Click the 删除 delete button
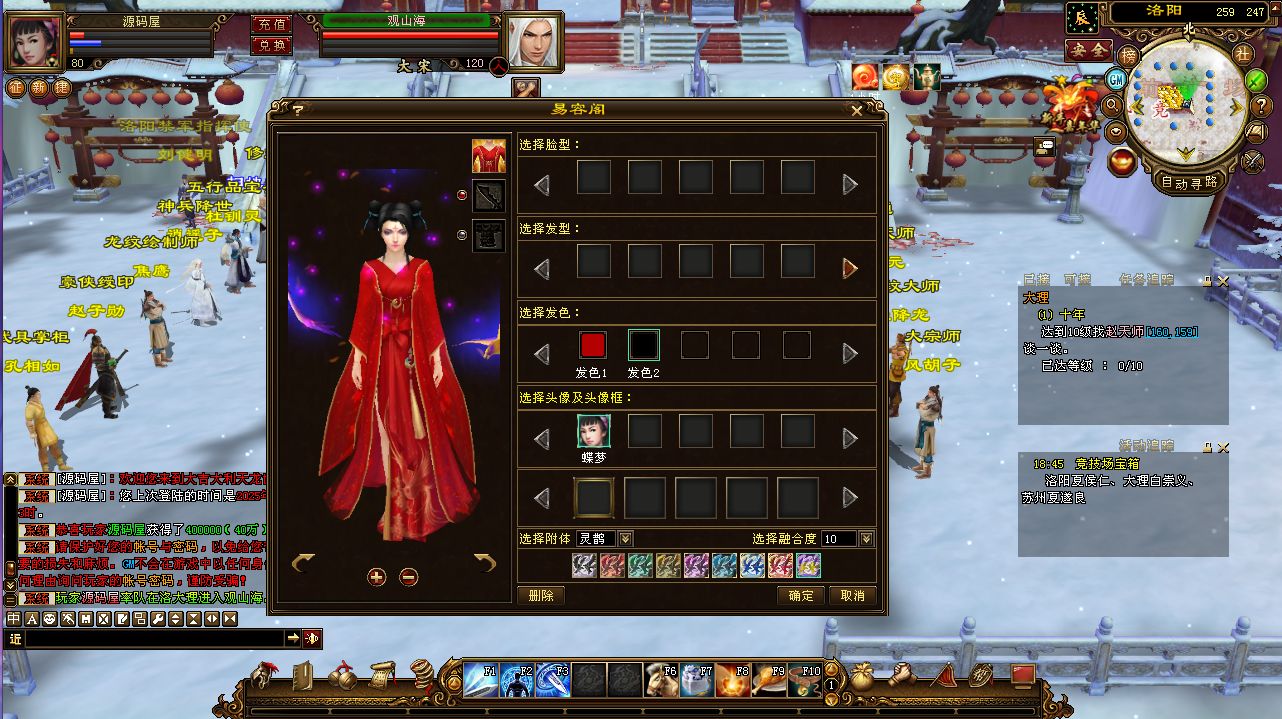This screenshot has height=719, width=1282. click(541, 595)
